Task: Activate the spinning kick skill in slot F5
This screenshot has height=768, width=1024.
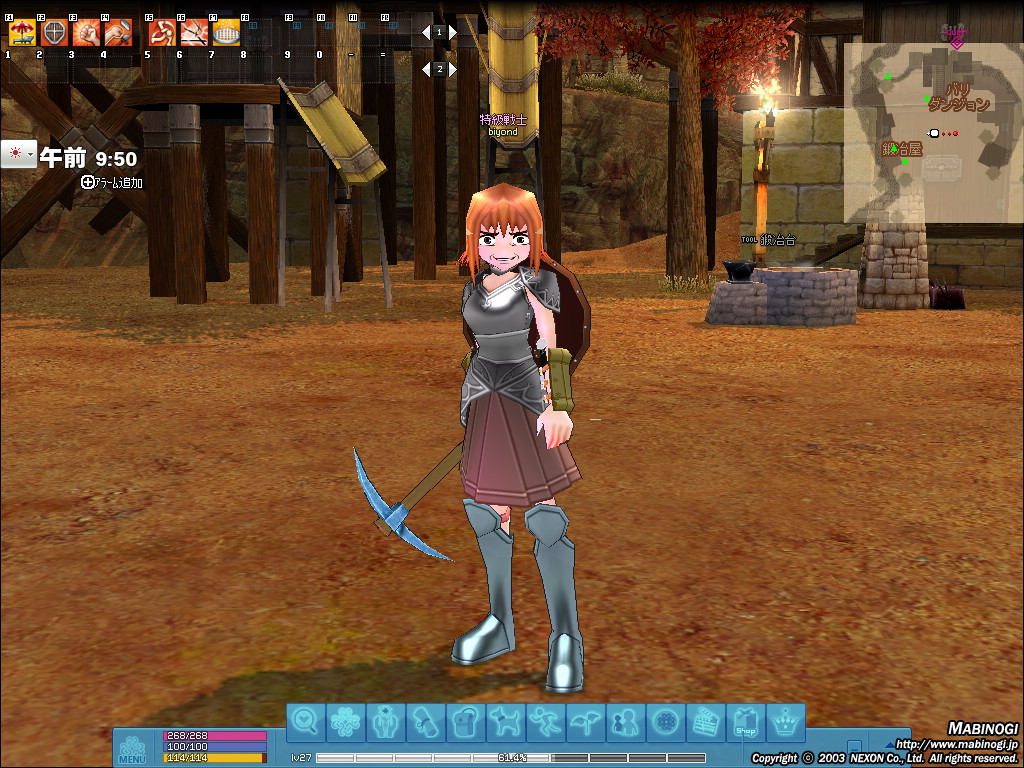Action: (162, 34)
